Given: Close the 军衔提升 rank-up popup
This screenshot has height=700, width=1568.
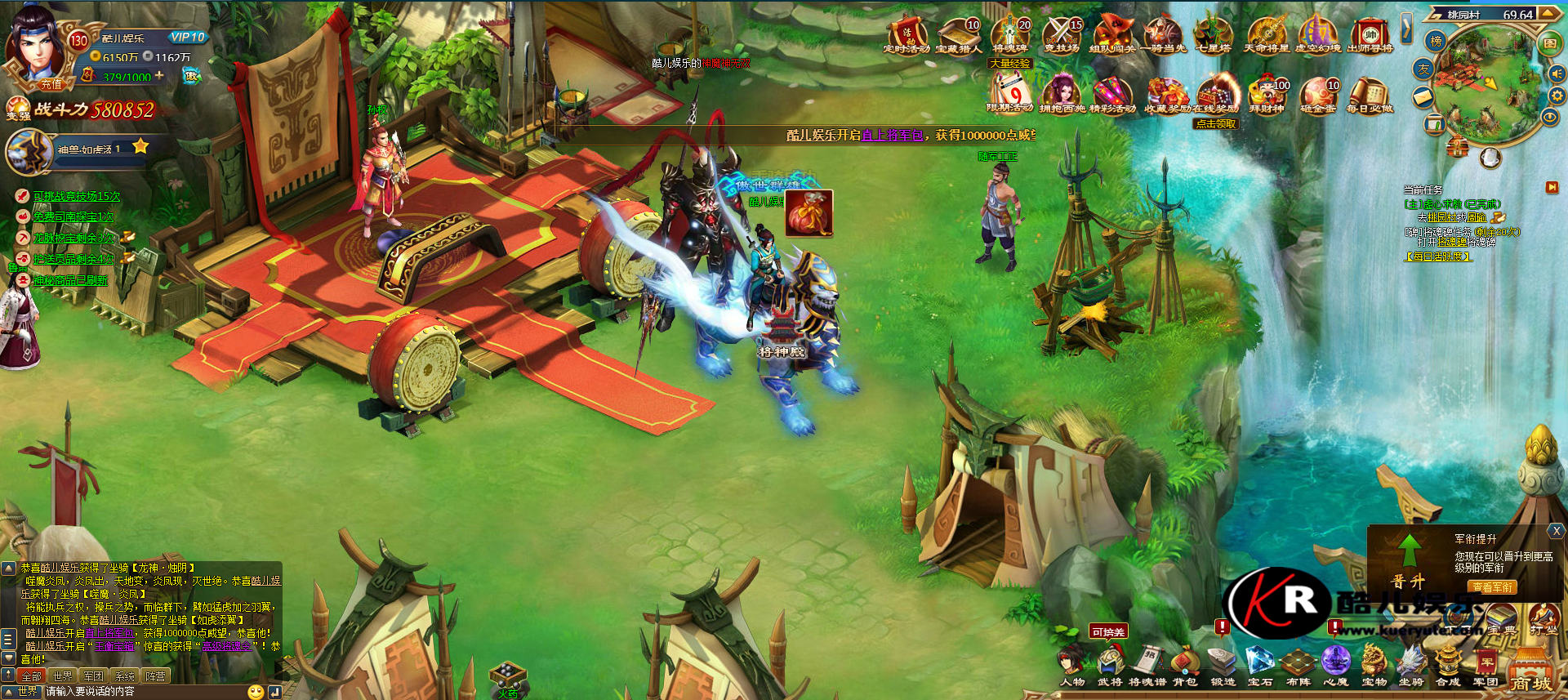Looking at the screenshot, I should click(x=1557, y=531).
